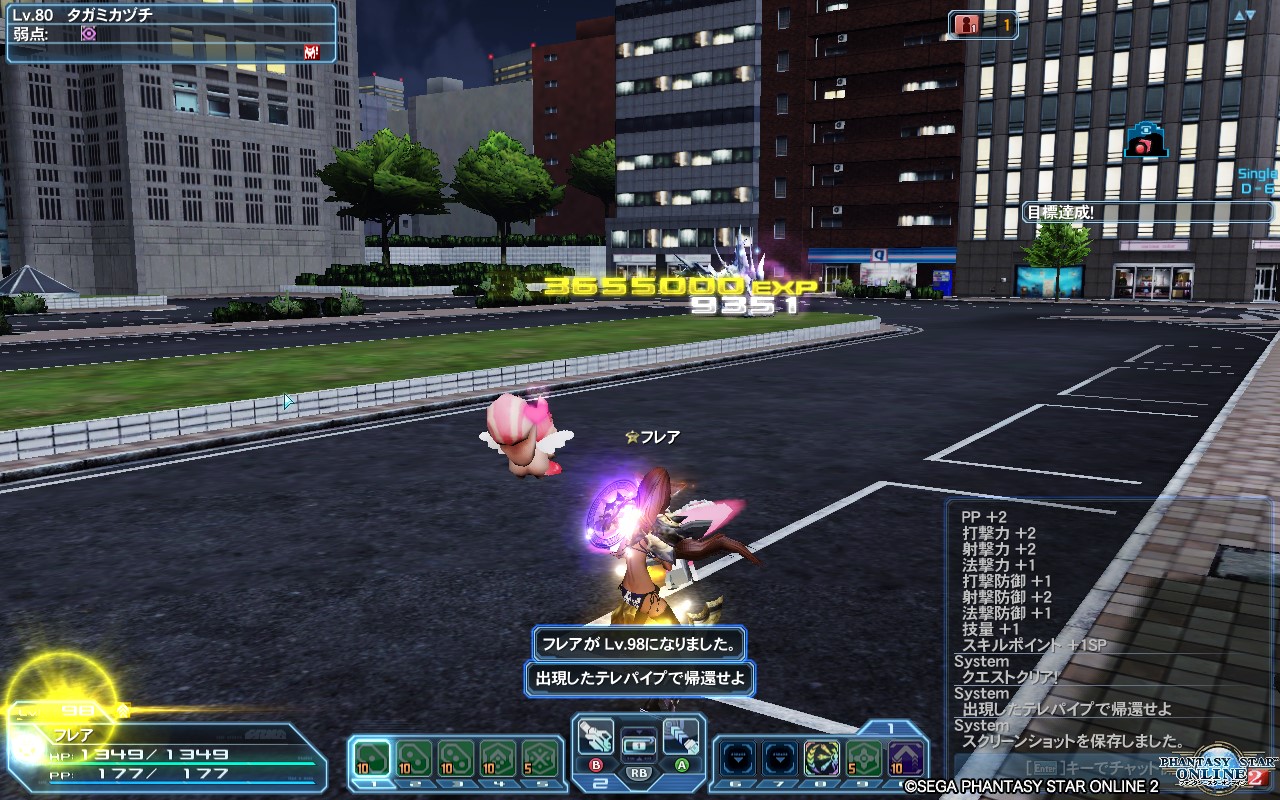The height and width of the screenshot is (800, 1280).
Task: Expand the down-arrow in subpalette slot 6
Action: 738,758
